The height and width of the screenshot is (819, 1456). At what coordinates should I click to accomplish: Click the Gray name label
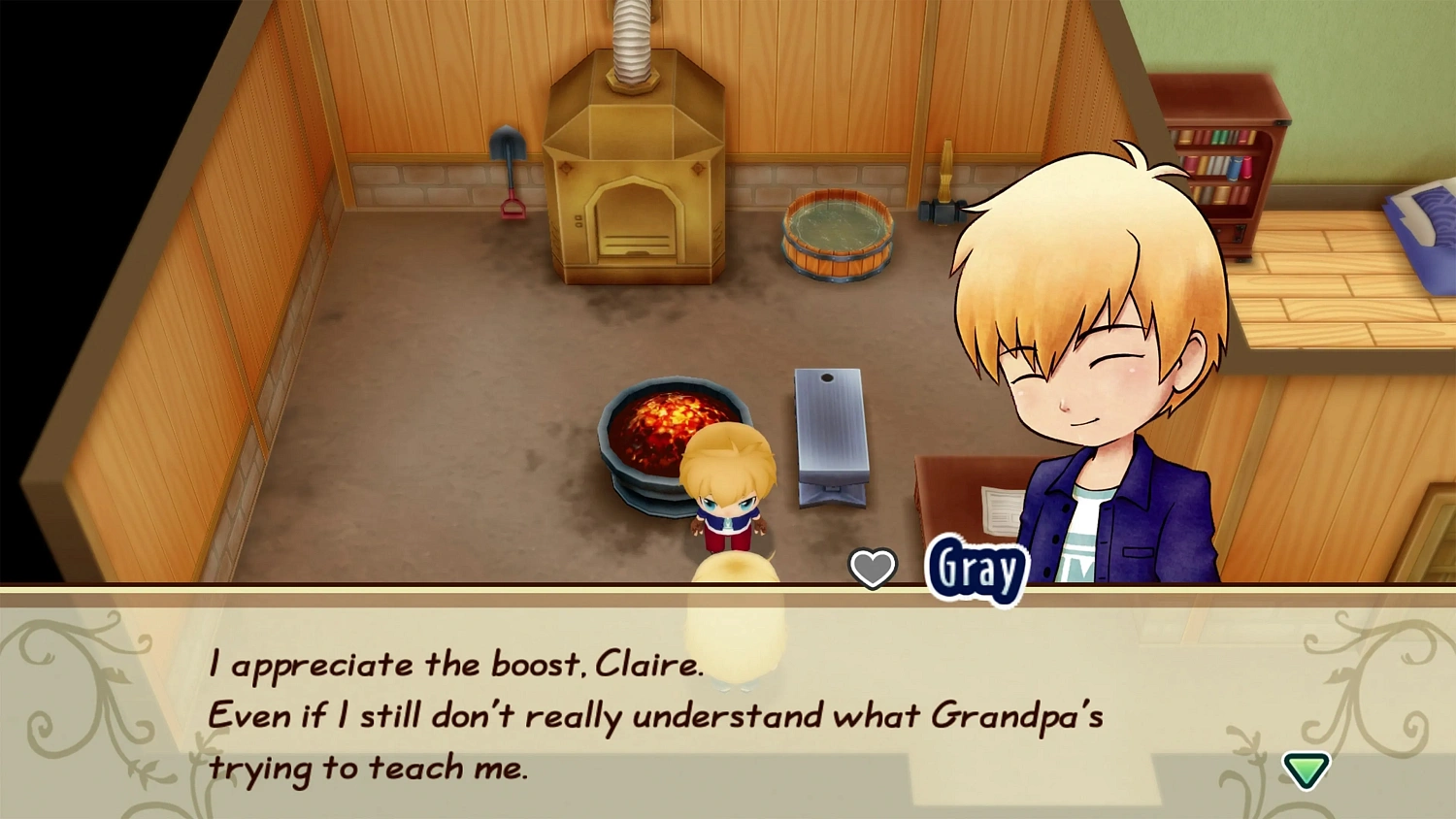(x=976, y=571)
